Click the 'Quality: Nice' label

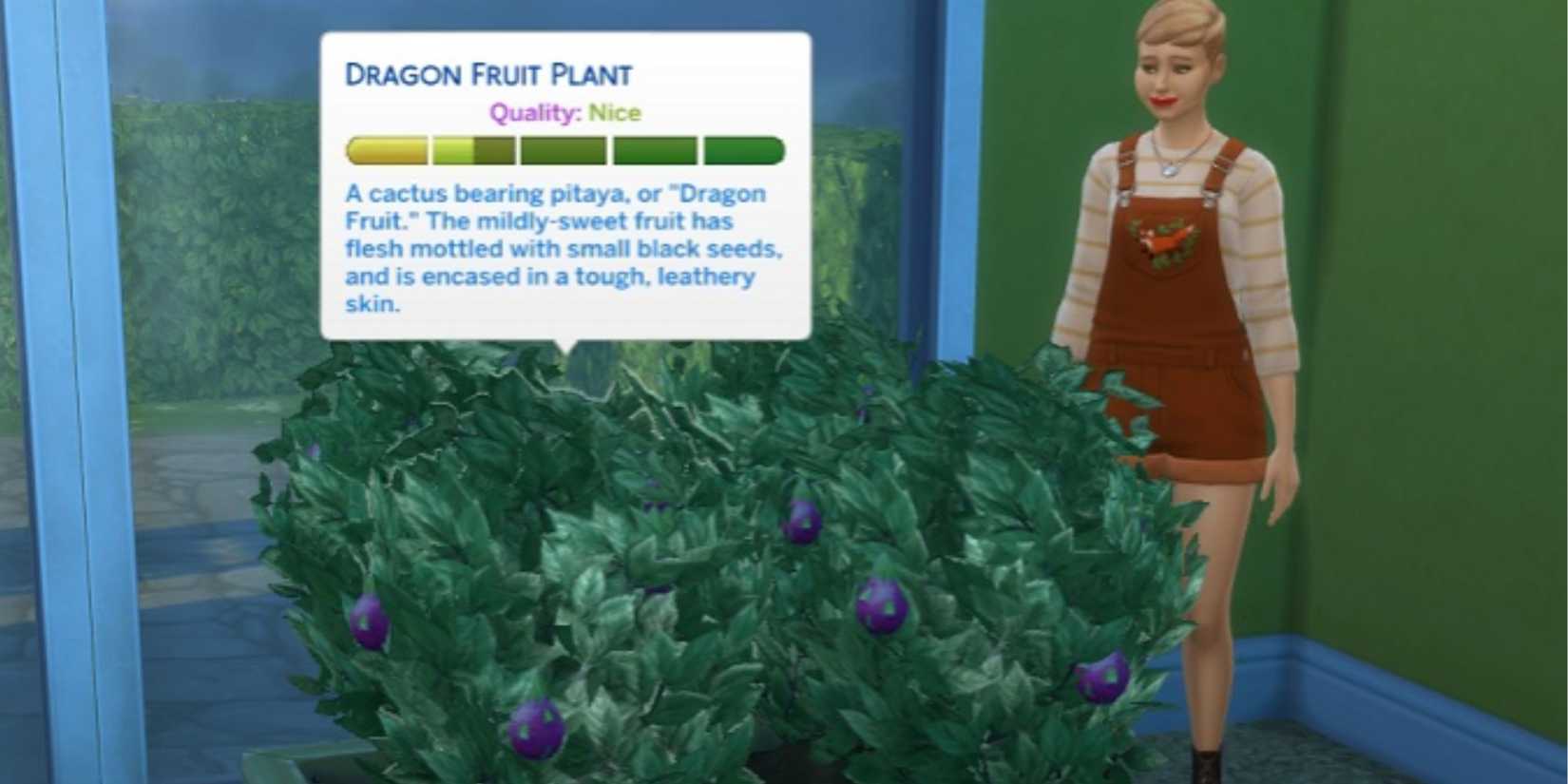pyautogui.click(x=564, y=113)
